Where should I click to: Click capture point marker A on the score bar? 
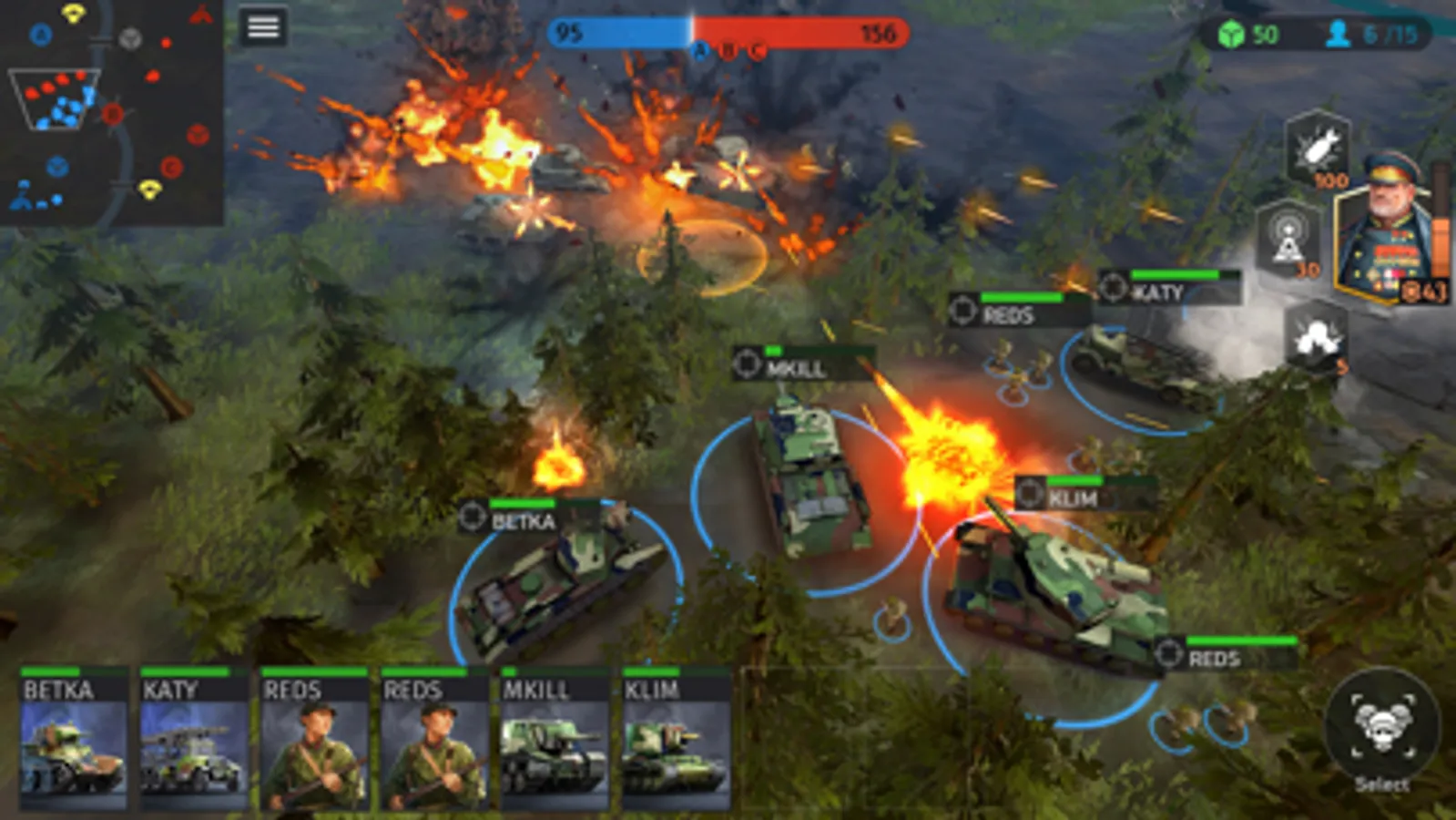[701, 50]
